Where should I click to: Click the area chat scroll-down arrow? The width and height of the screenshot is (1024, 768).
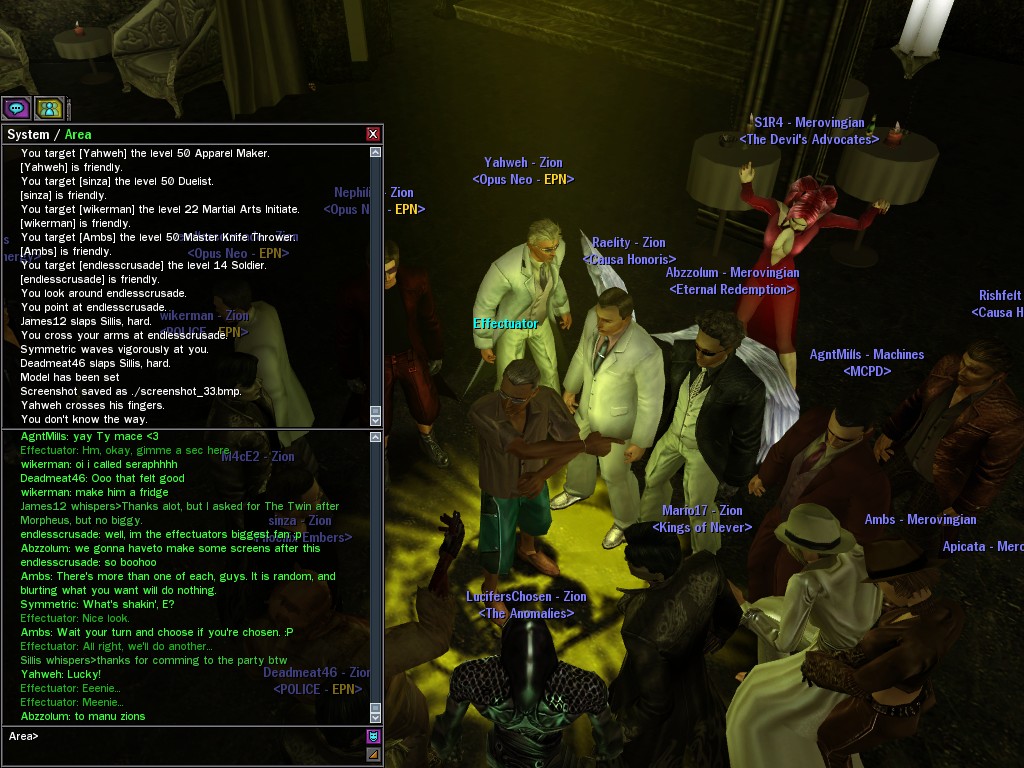click(376, 716)
